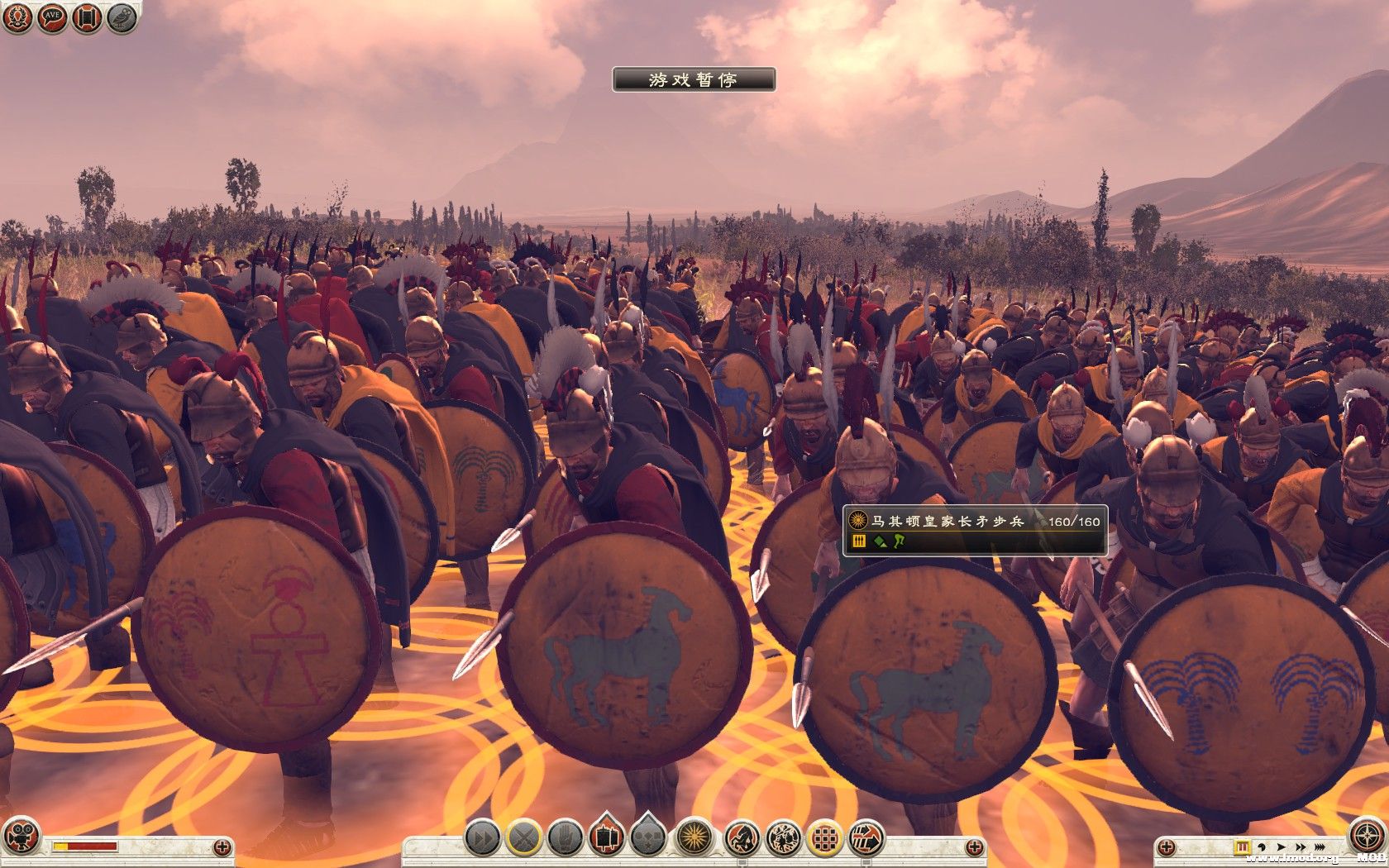Toggle the square grid formation ability
The width and height of the screenshot is (1389, 868).
[x=824, y=838]
